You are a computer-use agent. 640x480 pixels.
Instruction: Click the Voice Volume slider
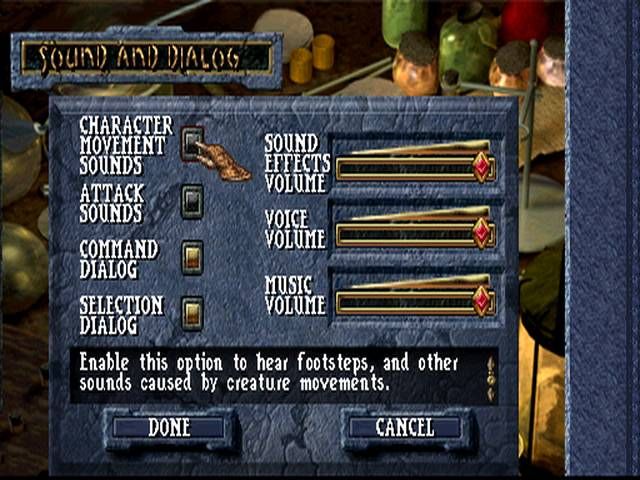point(414,233)
